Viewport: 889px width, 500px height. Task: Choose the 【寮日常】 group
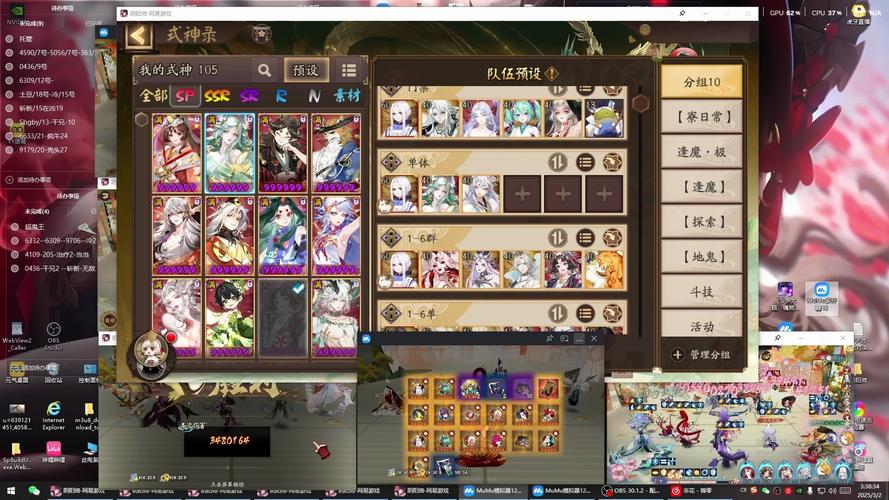[701, 116]
